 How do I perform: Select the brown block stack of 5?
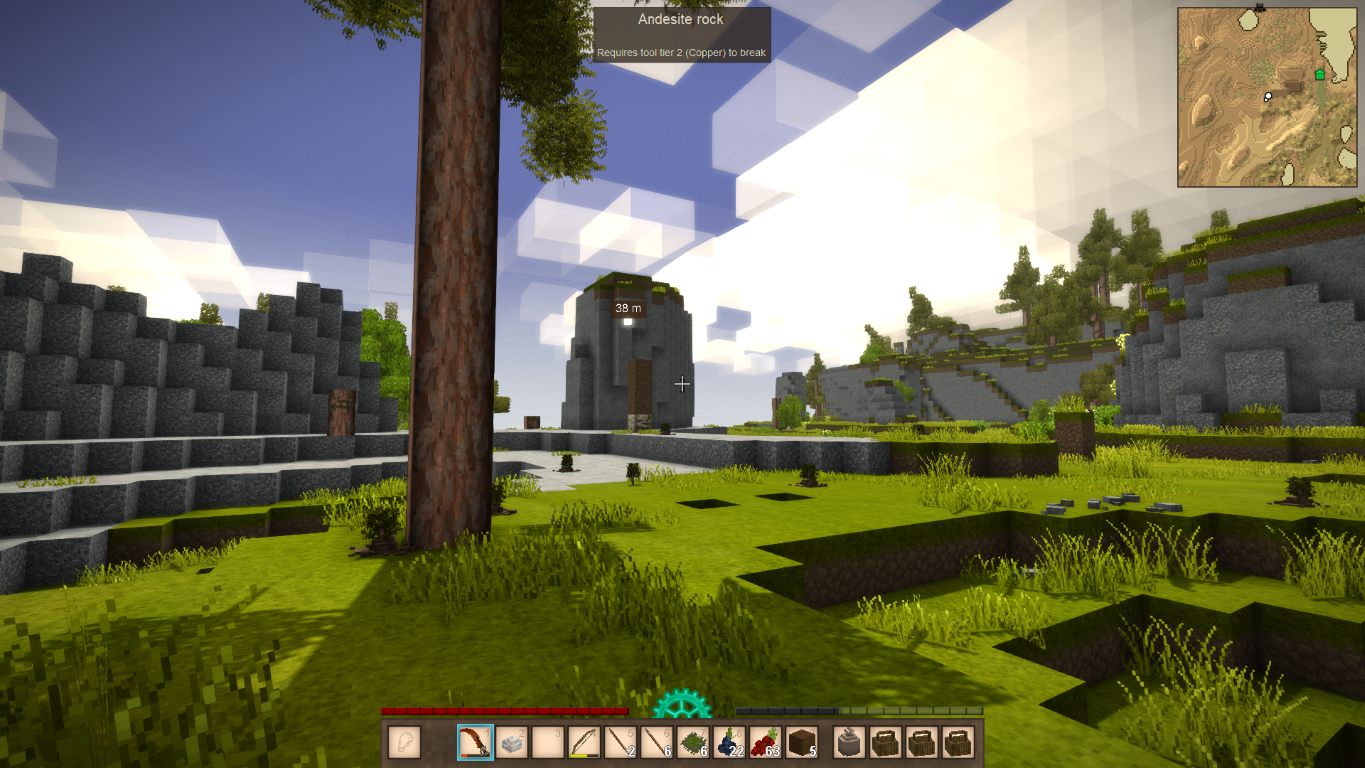(801, 742)
